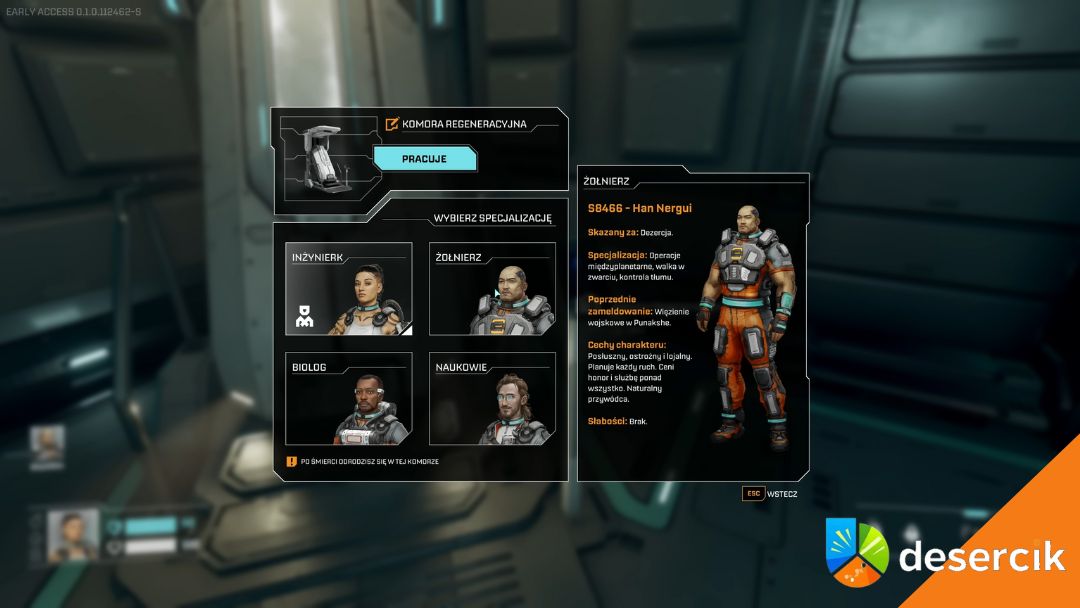1080x608 pixels.
Task: Select the Naukowie specialization tile
Action: tap(492, 398)
